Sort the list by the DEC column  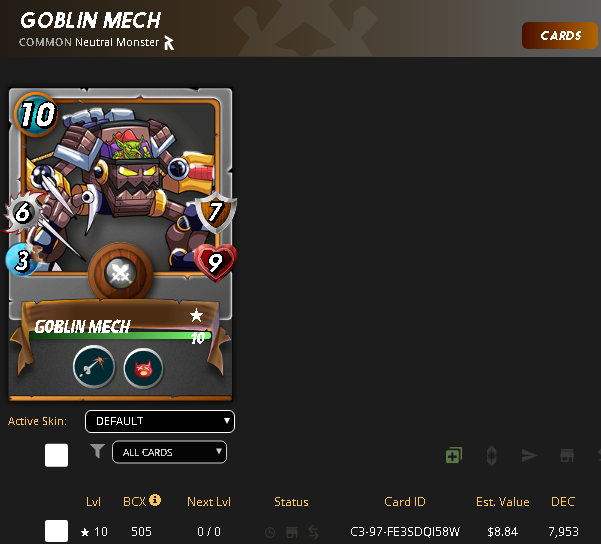pos(563,501)
